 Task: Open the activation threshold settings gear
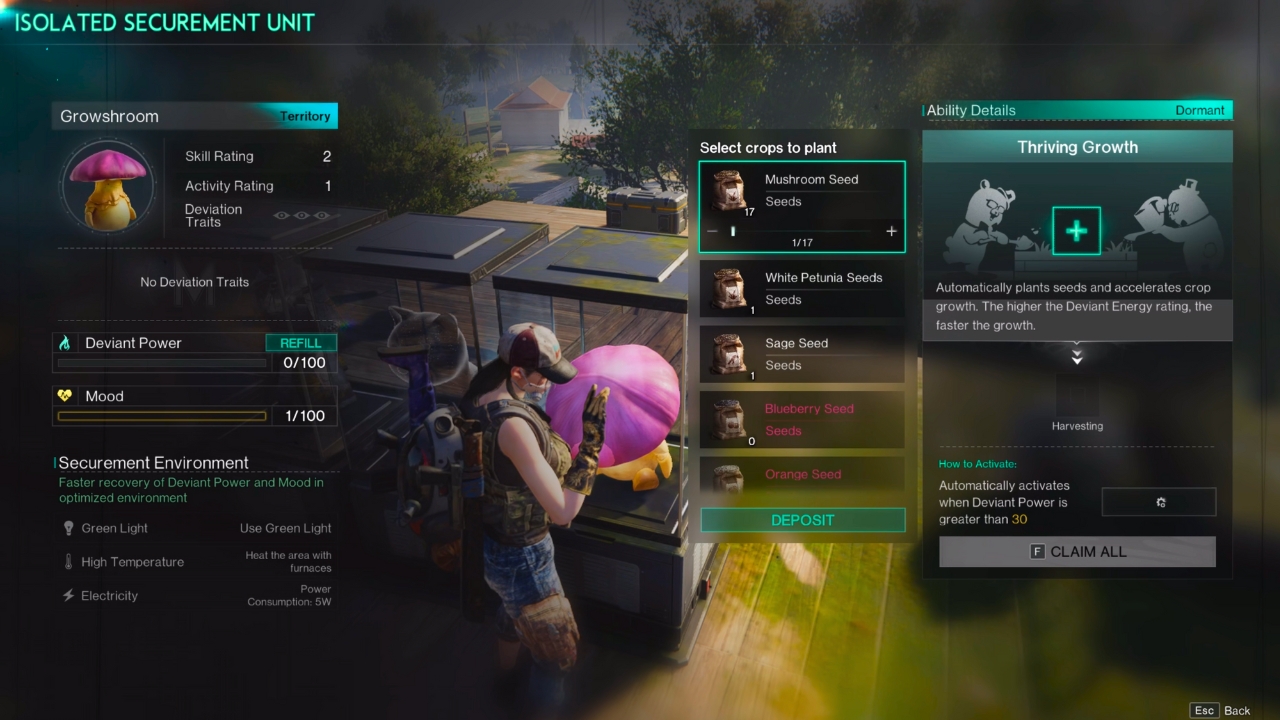(1159, 502)
